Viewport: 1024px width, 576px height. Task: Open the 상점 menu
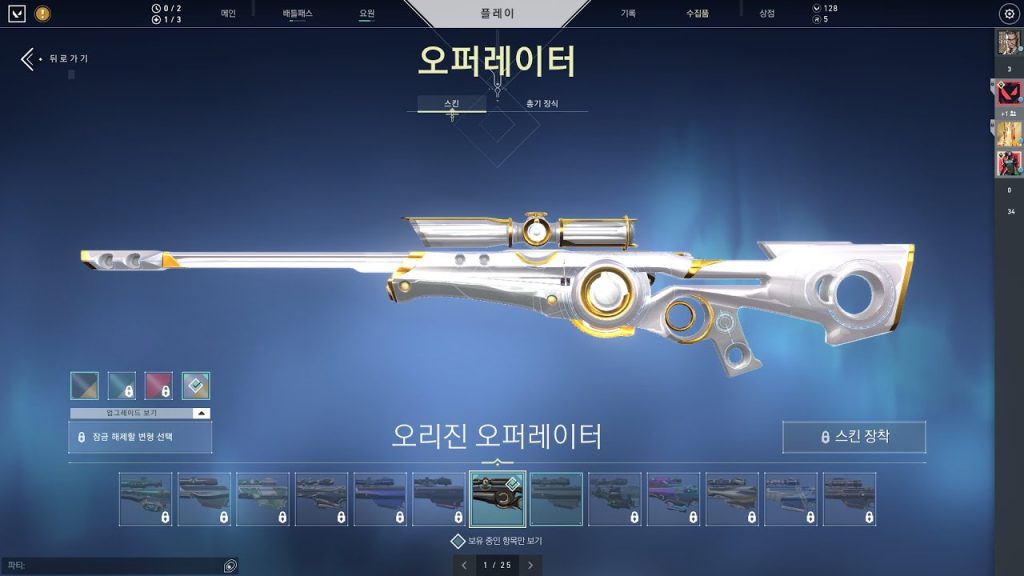pyautogui.click(x=766, y=13)
